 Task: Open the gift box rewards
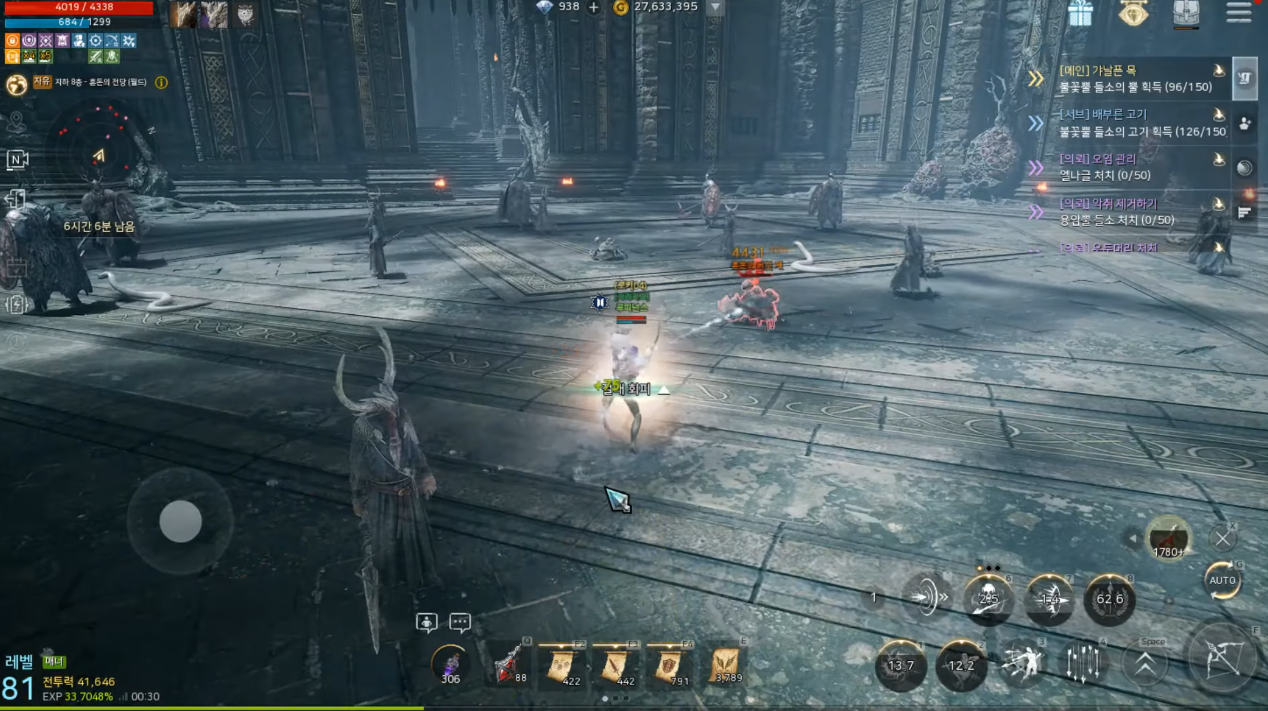pyautogui.click(x=1080, y=13)
